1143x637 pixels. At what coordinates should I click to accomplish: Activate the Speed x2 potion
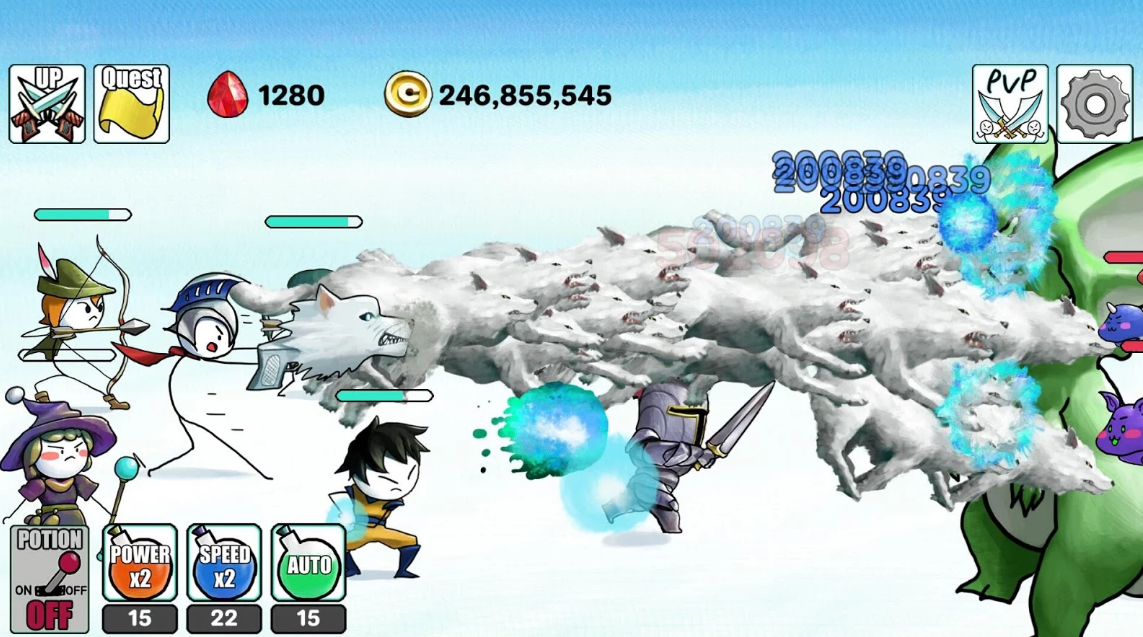[224, 564]
